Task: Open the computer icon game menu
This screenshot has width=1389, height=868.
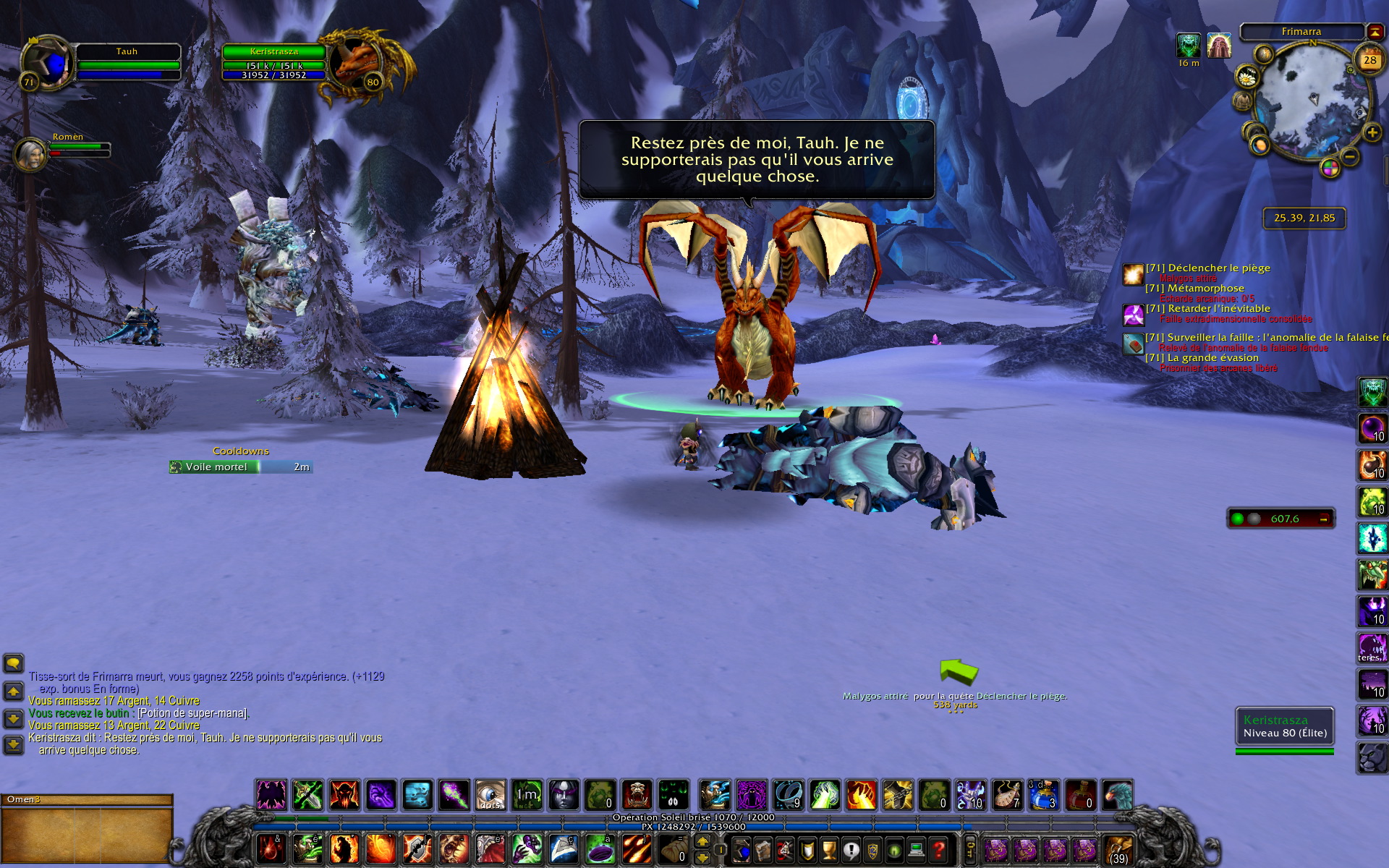Action: coord(917,850)
